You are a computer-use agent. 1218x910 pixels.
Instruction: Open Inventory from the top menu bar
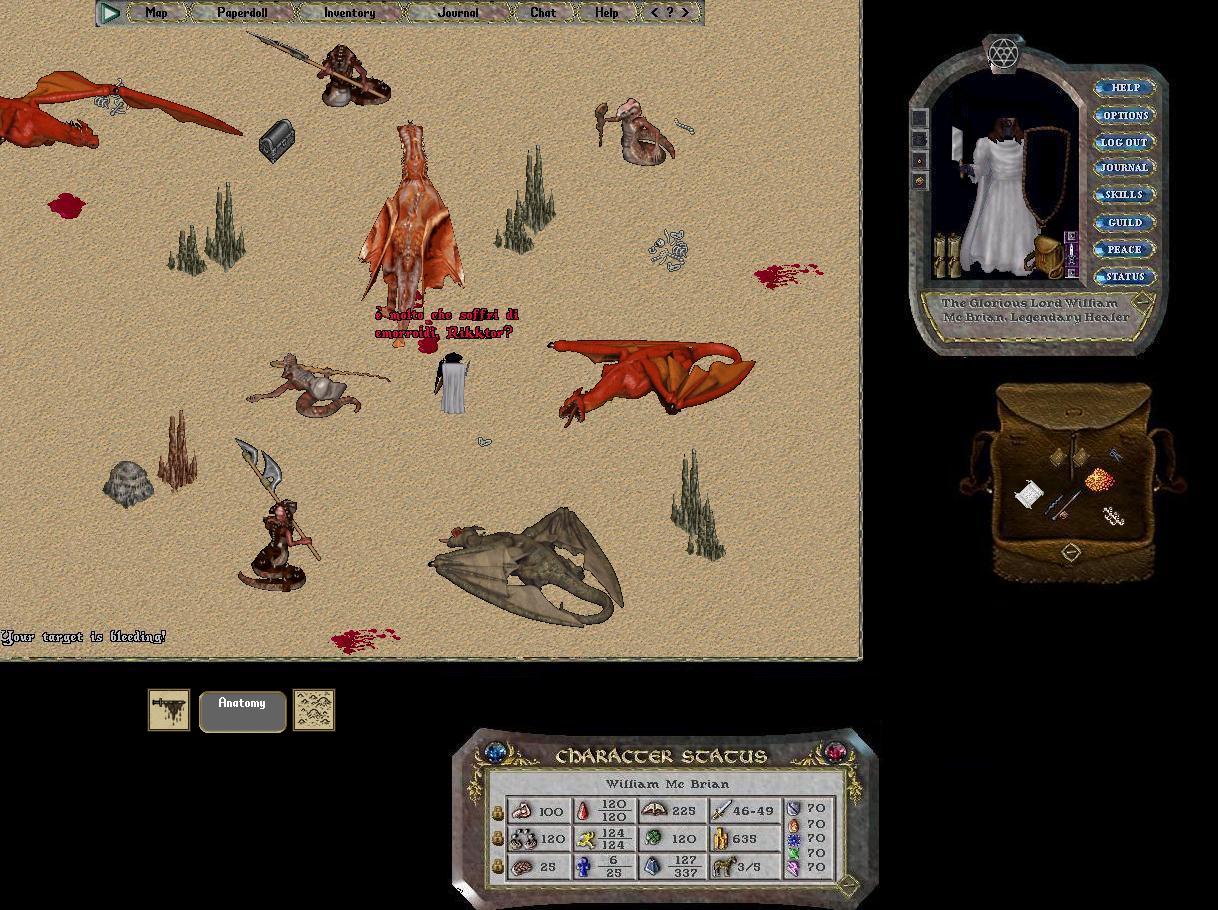click(x=349, y=13)
